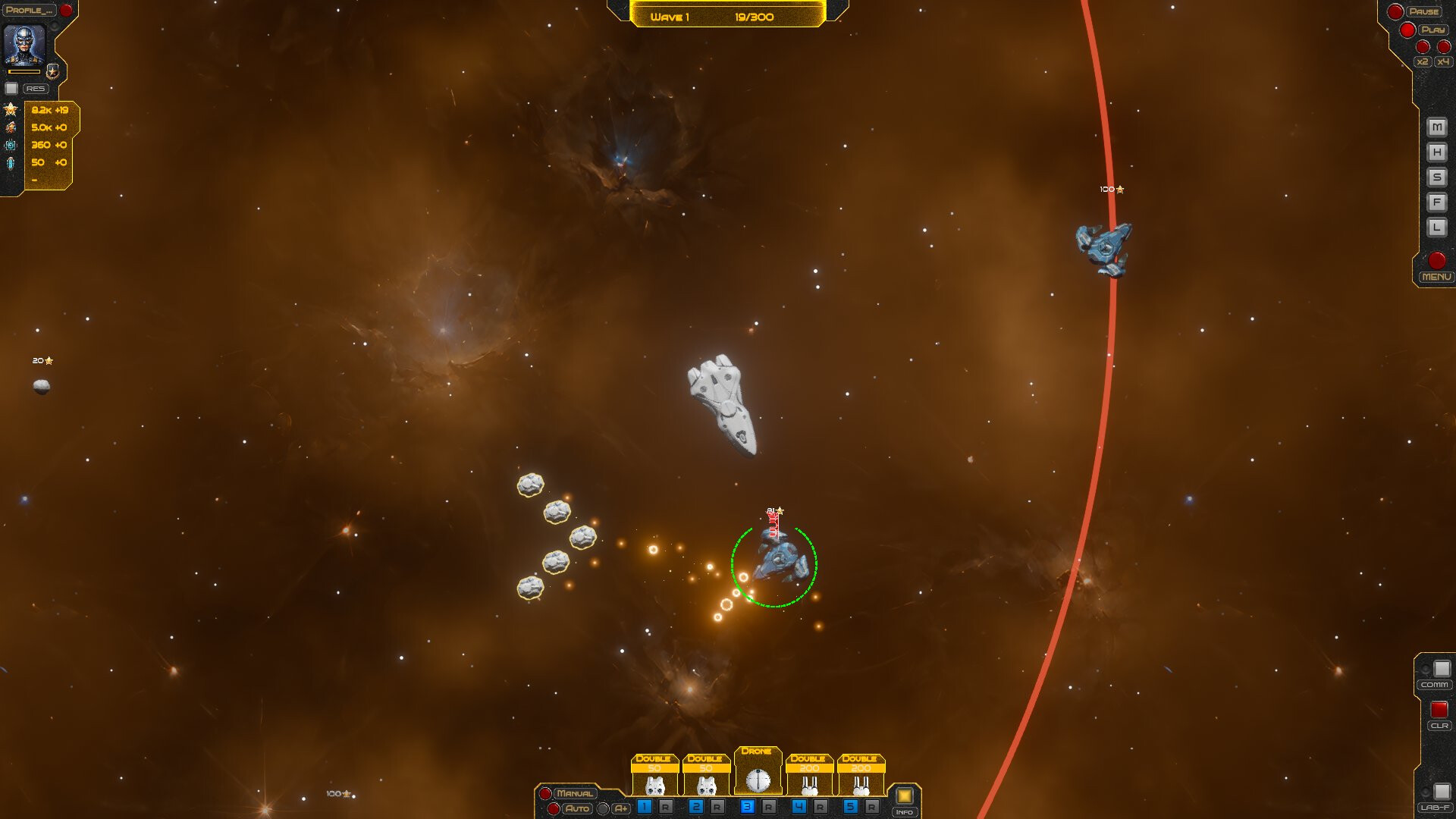Enable Manual targeting mode
1456x819 pixels.
576,792
